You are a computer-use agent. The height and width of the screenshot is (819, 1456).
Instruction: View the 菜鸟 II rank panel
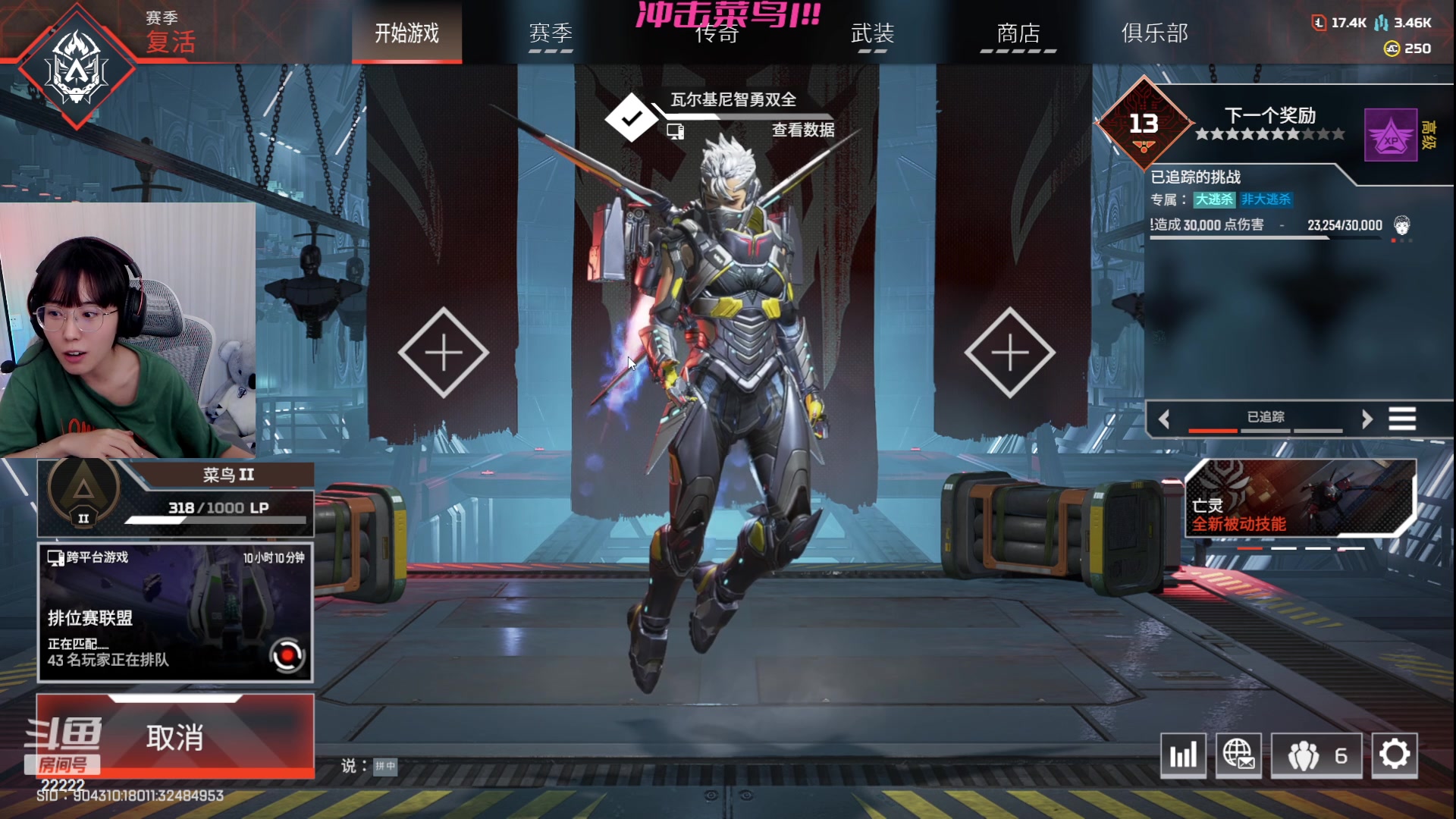pos(175,497)
